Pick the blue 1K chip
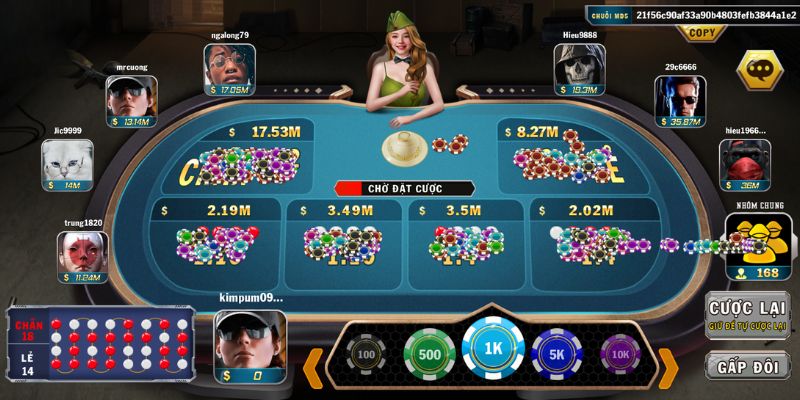 point(493,352)
